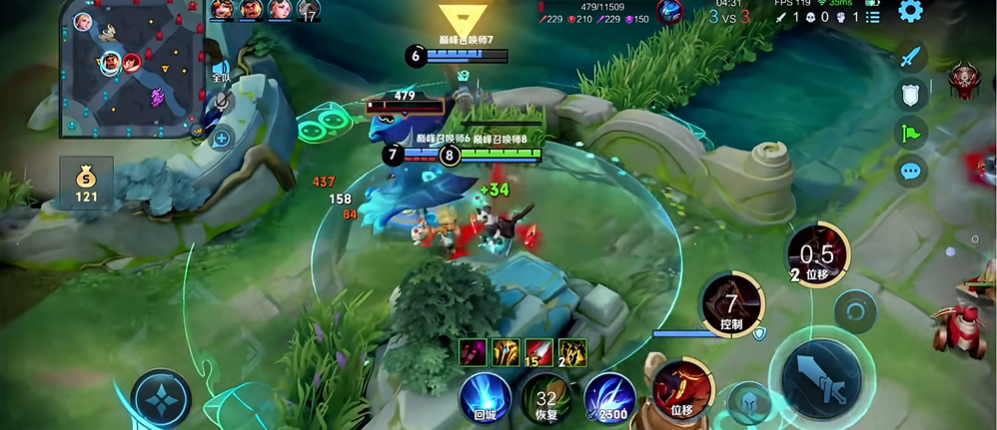
Task: Select the equipment item showing 15
Action: (x=537, y=351)
